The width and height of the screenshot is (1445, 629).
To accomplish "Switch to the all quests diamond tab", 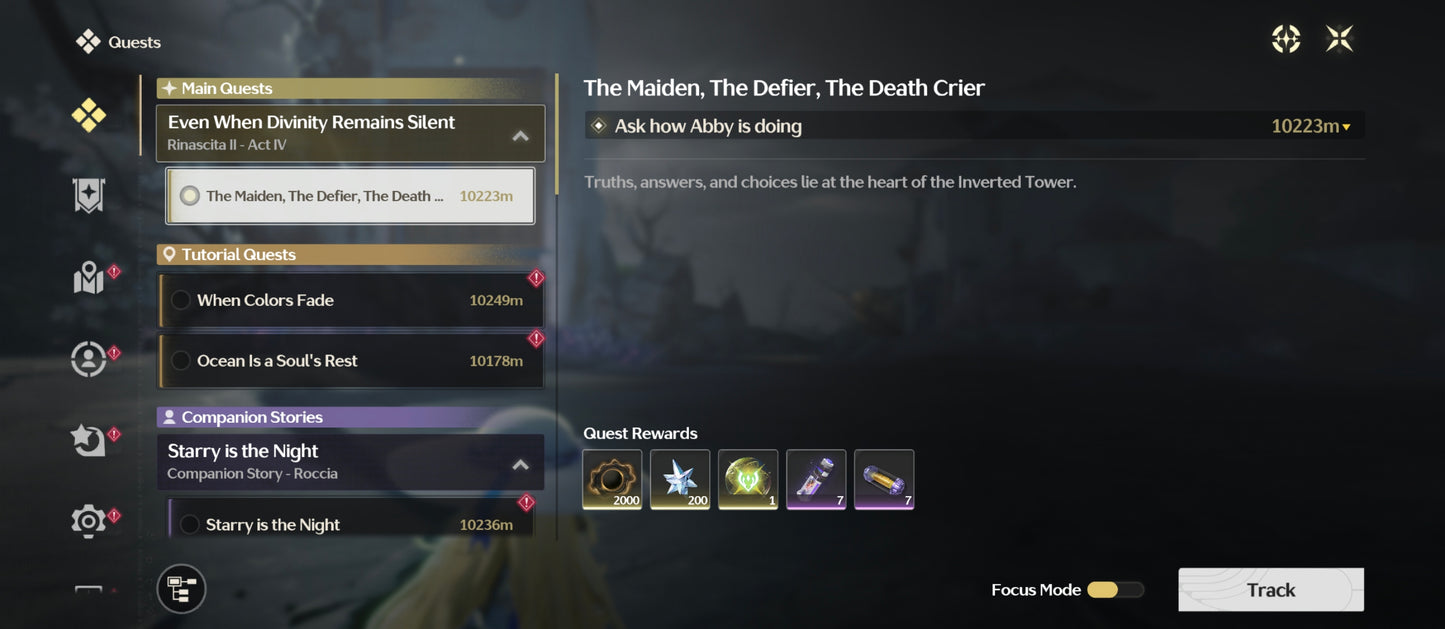I will coord(88,116).
